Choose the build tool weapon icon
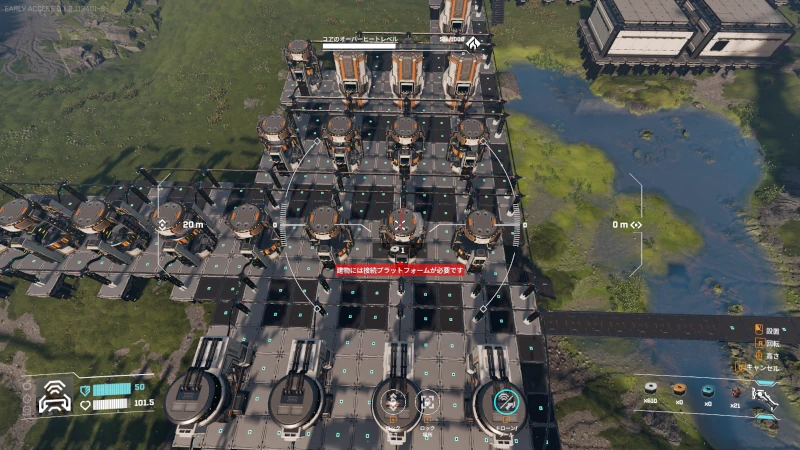 tap(765, 395)
